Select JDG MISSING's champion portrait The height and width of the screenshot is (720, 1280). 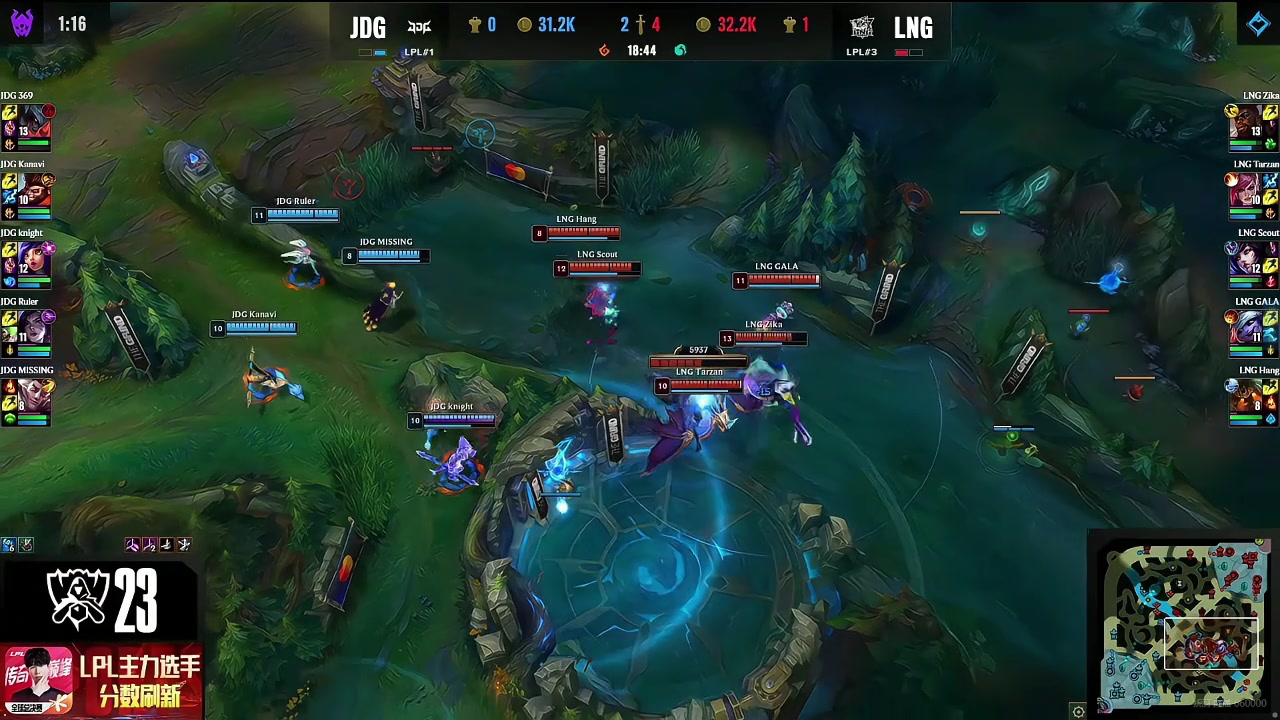(x=34, y=397)
